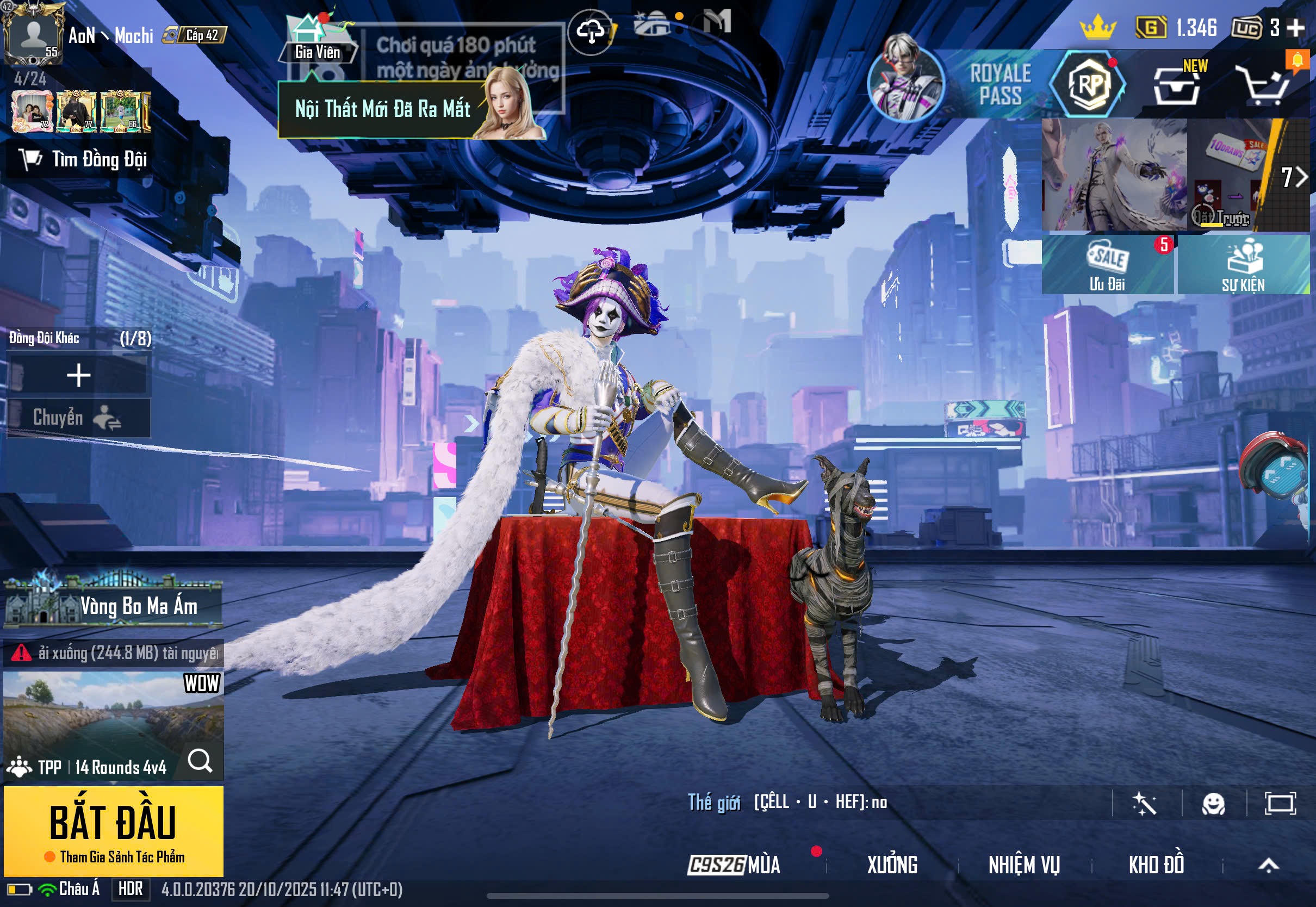Open the Ưu Đãi sale offers
Image resolution: width=1316 pixels, height=907 pixels.
pos(1107,265)
